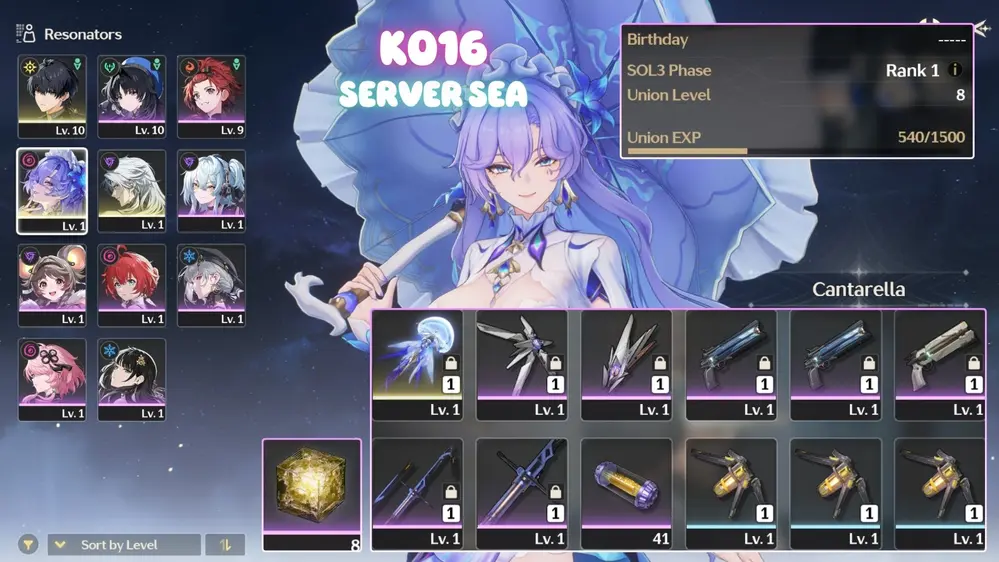999x562 pixels.
Task: Choose the brown-haired girl with mouse ears
Action: click(x=52, y=285)
